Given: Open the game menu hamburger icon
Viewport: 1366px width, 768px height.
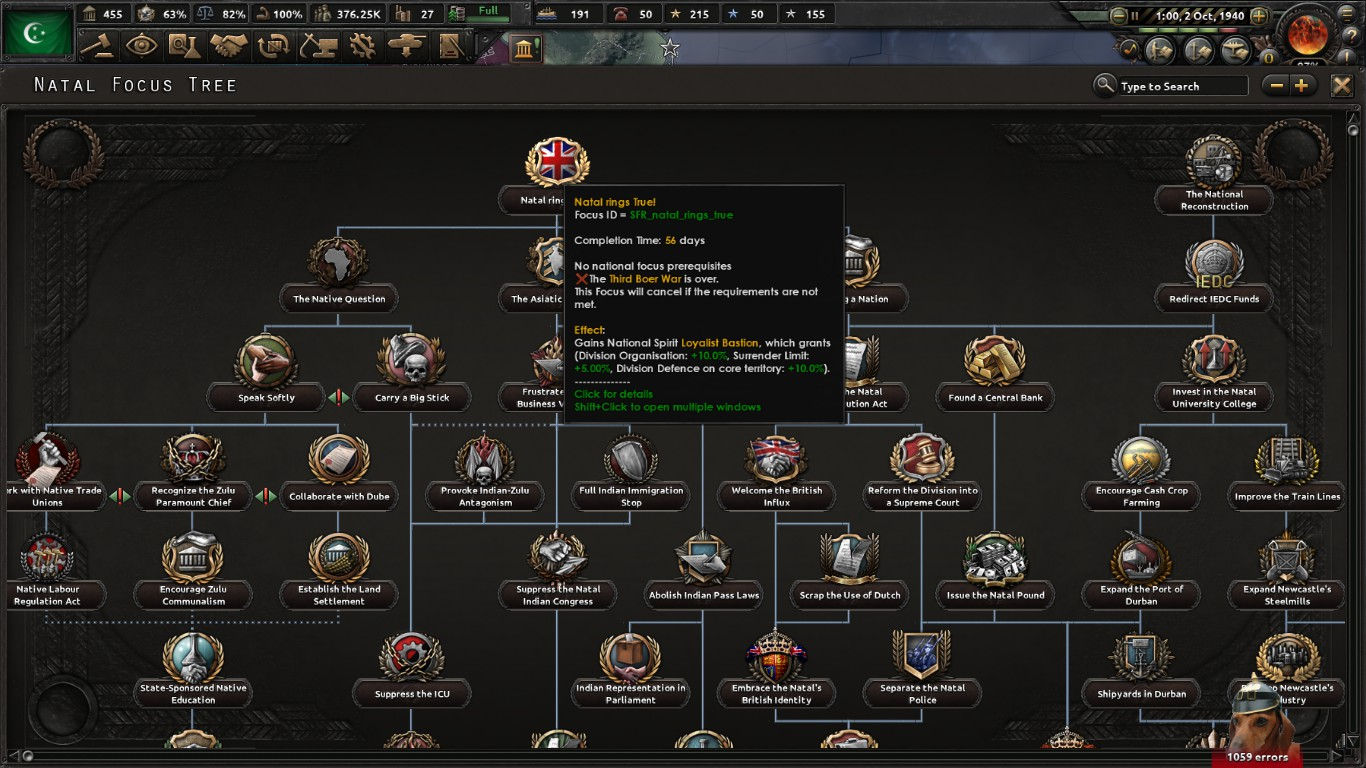Looking at the screenshot, I should (x=1345, y=14).
